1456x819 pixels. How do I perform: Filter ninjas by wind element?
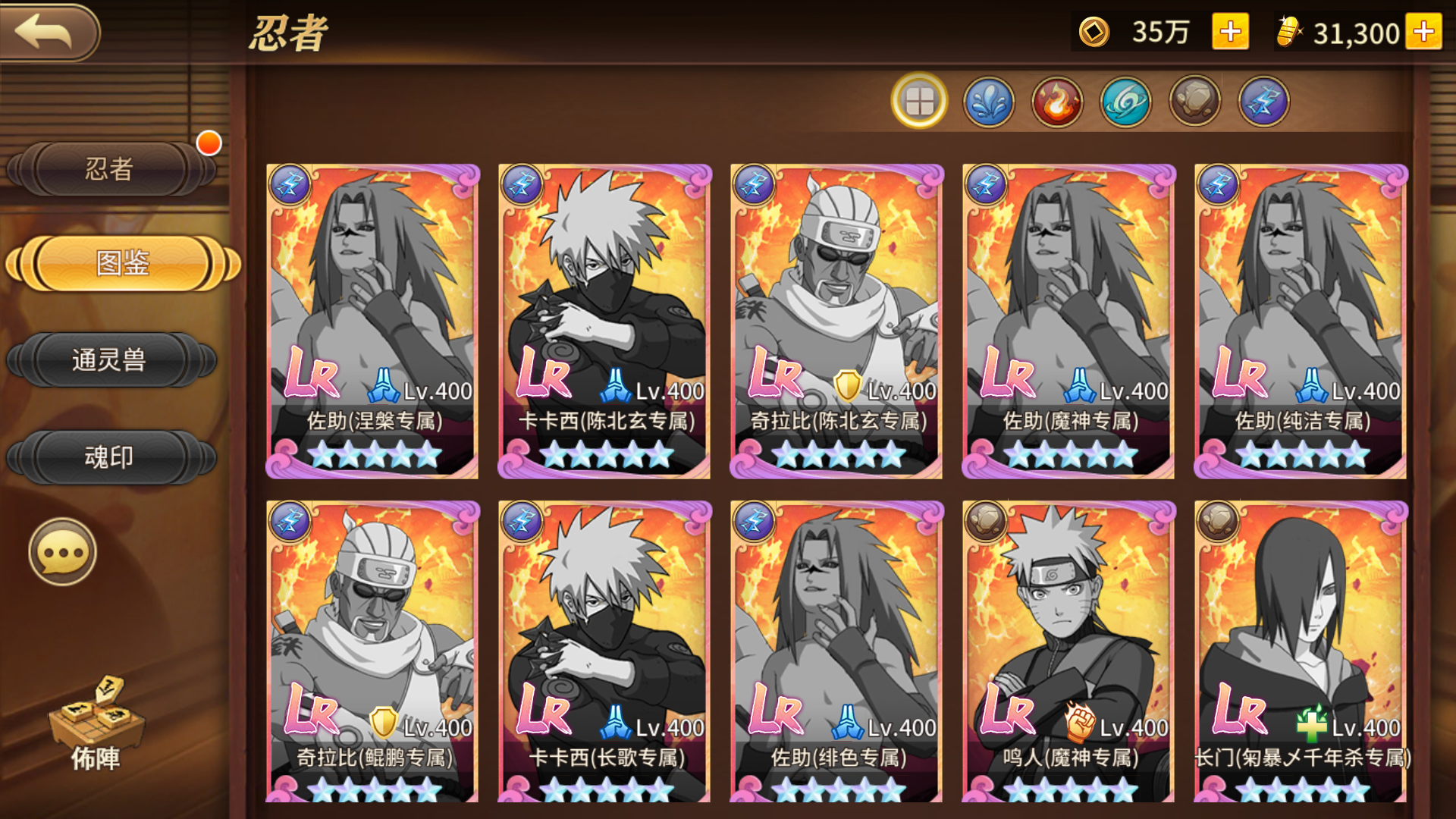pos(1126,101)
